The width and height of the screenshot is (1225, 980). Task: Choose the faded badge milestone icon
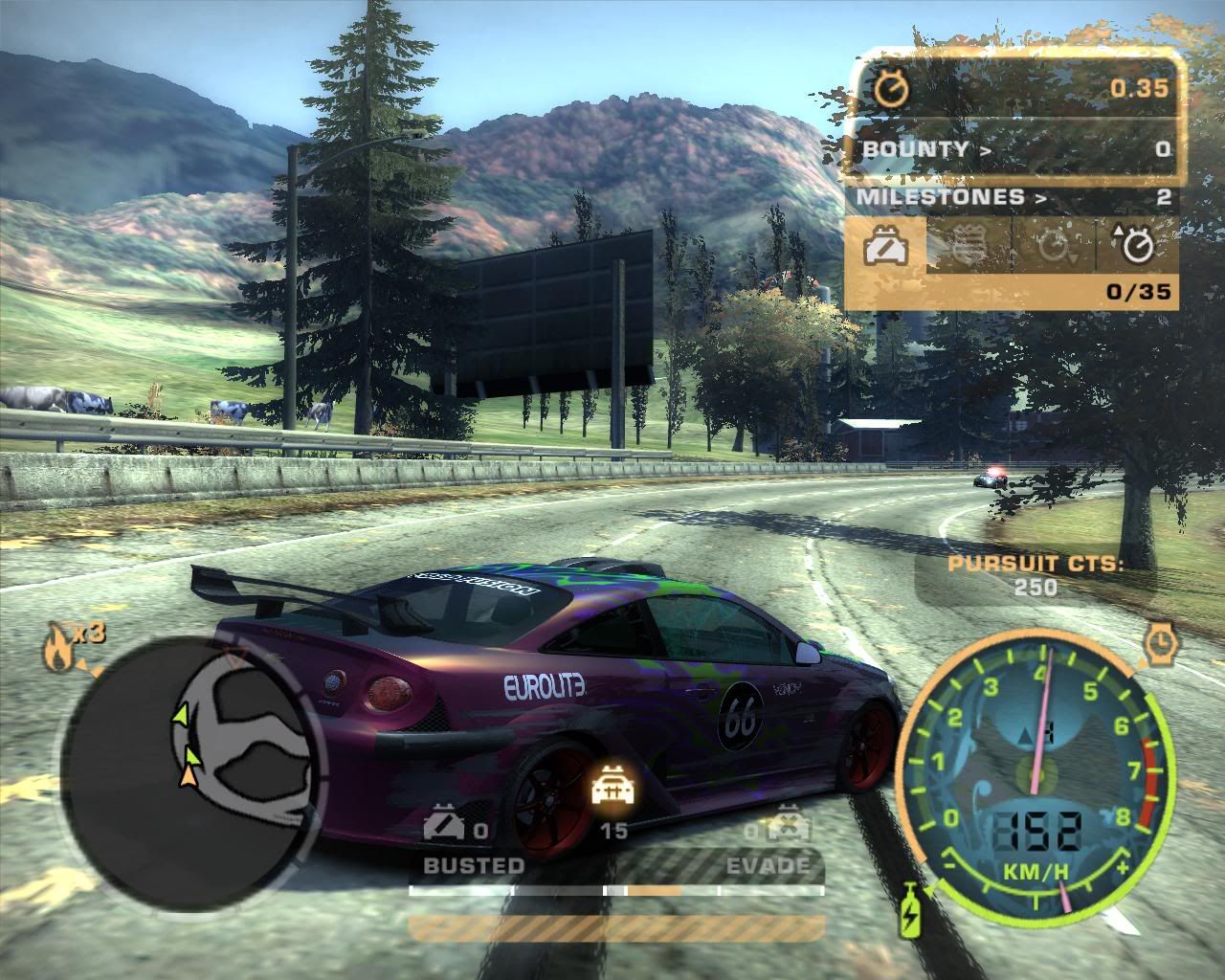pos(969,247)
